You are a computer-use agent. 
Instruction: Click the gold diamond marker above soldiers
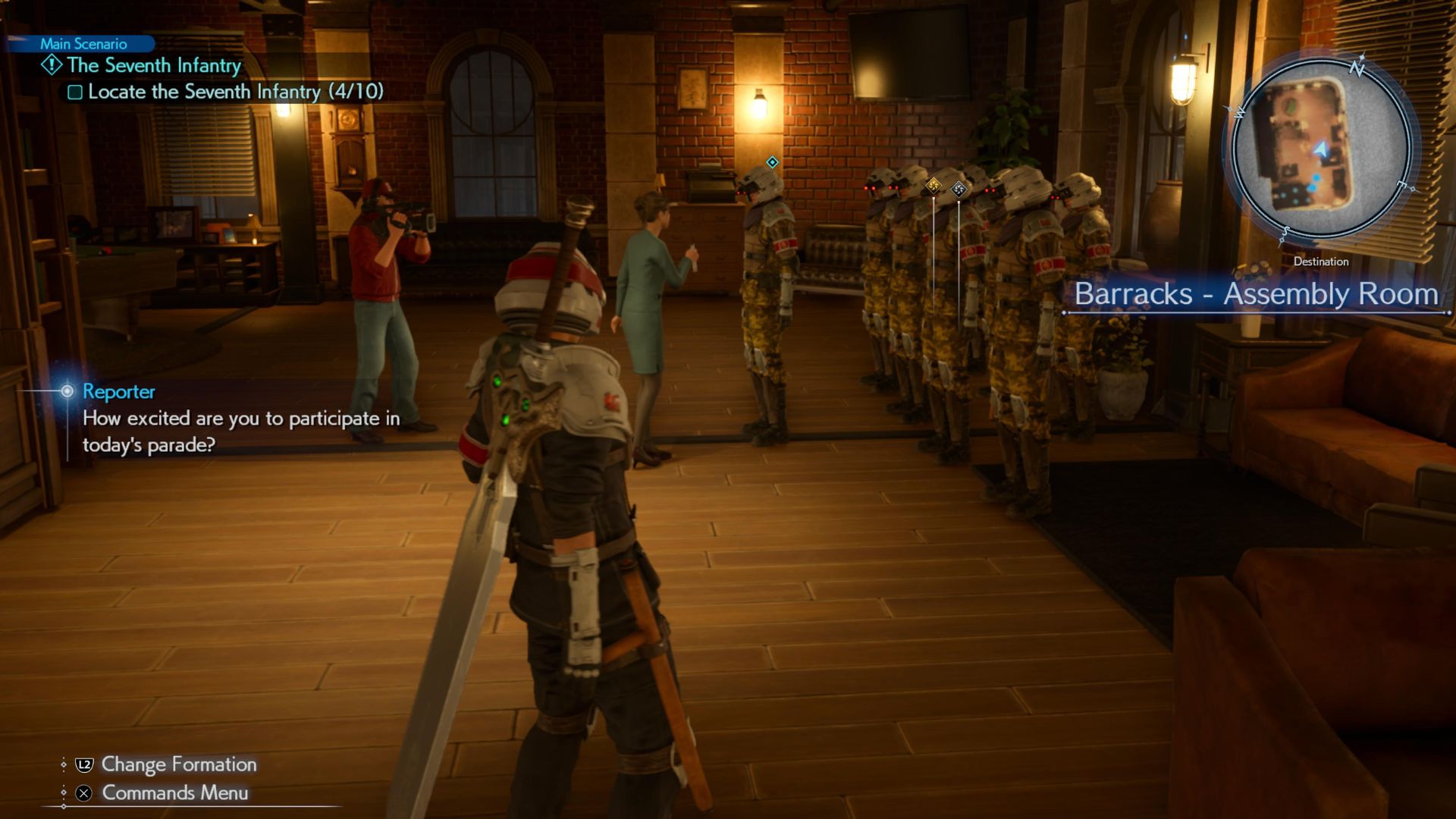pyautogui.click(x=934, y=185)
